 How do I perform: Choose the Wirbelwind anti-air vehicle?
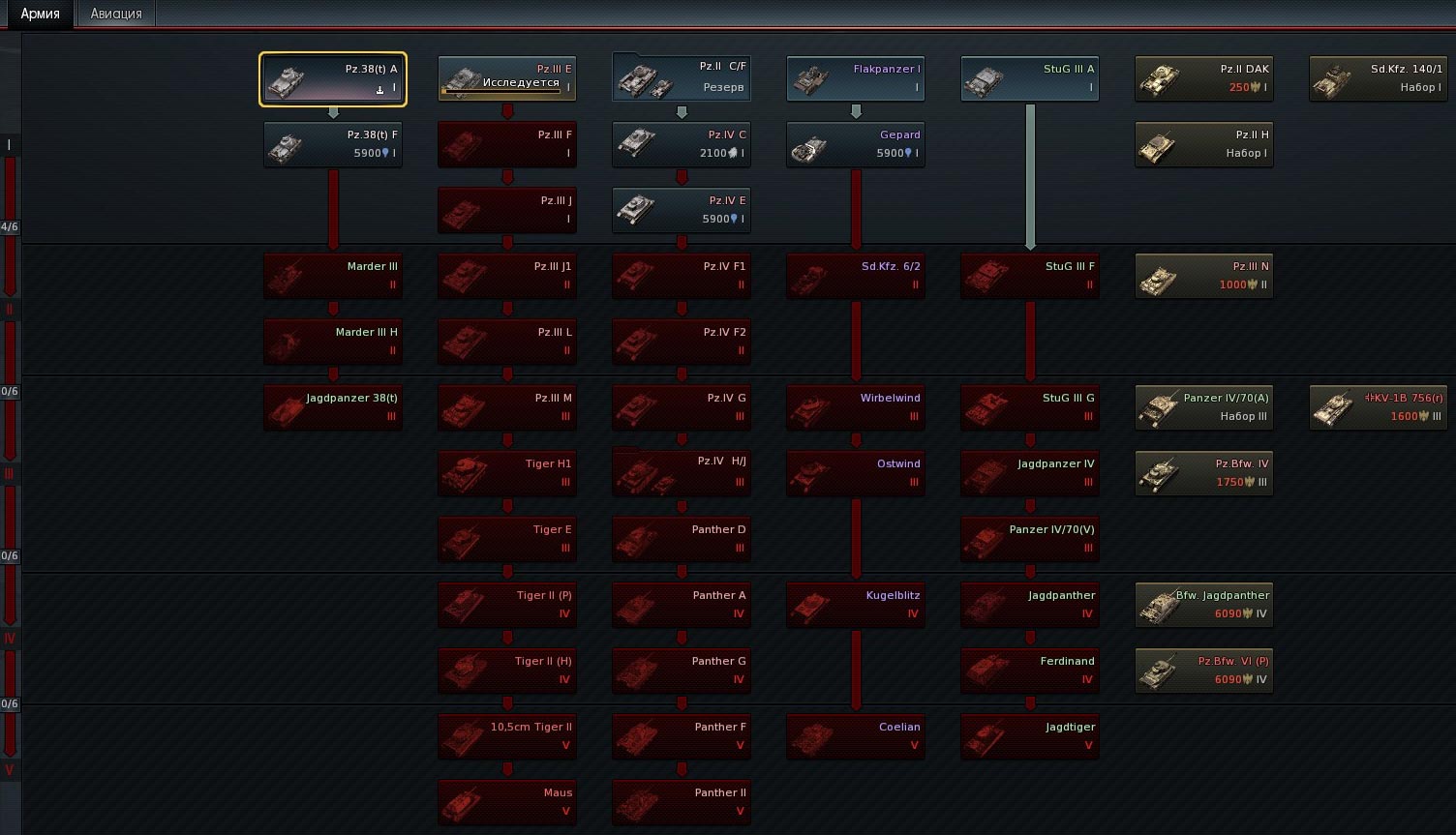[856, 408]
